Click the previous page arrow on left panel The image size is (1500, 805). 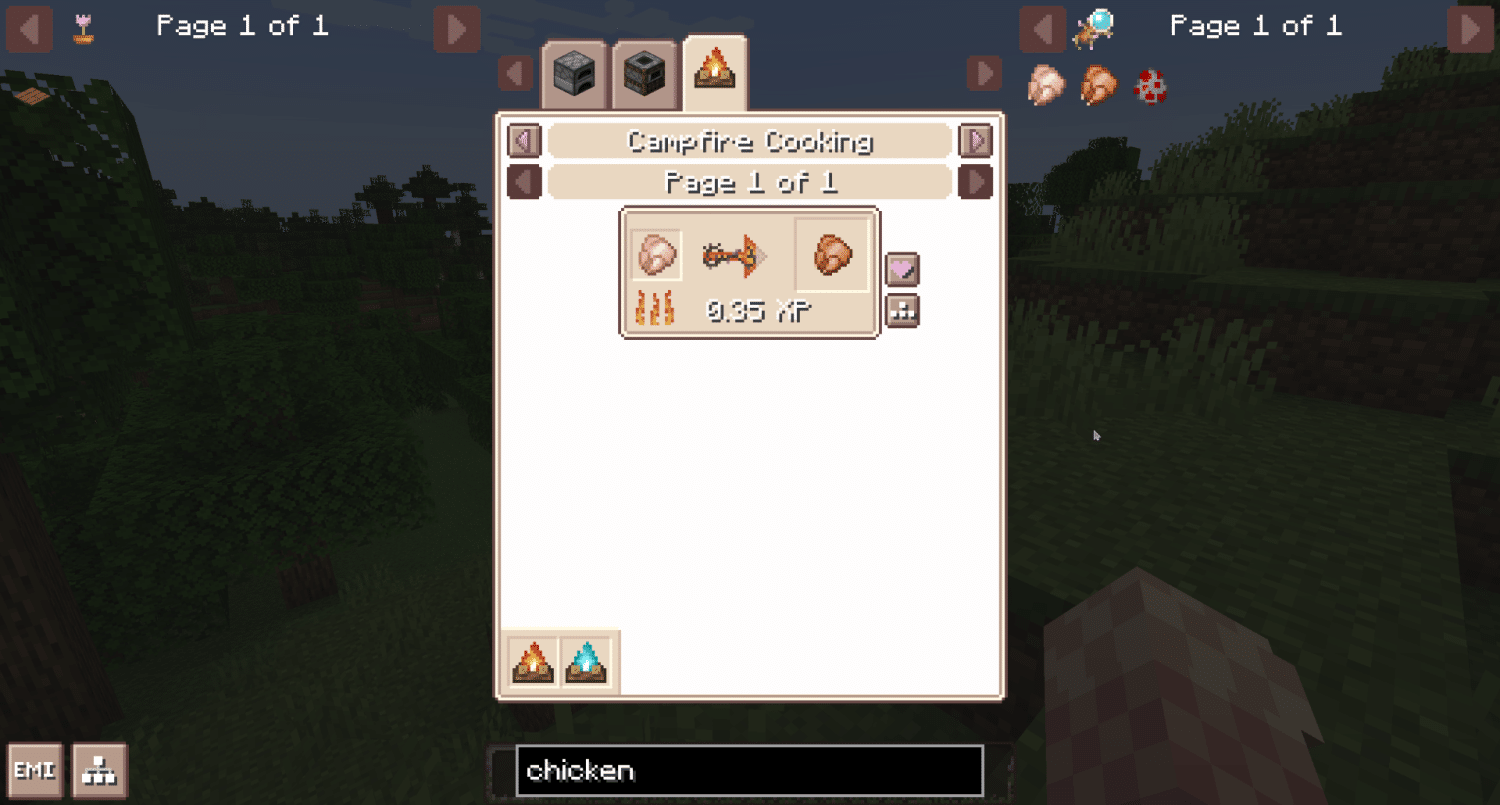(x=28, y=29)
